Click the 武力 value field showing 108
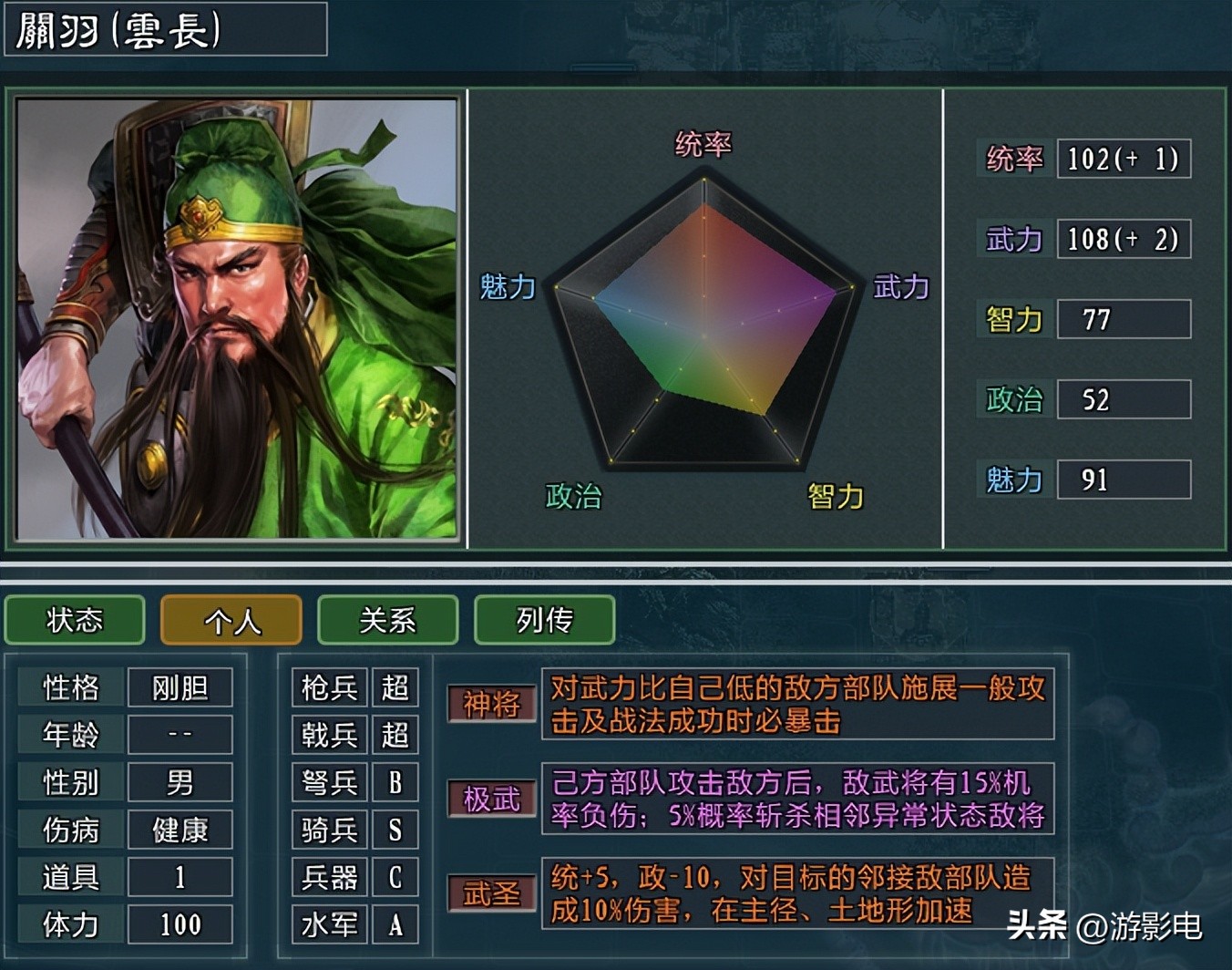 pyautogui.click(x=1124, y=239)
